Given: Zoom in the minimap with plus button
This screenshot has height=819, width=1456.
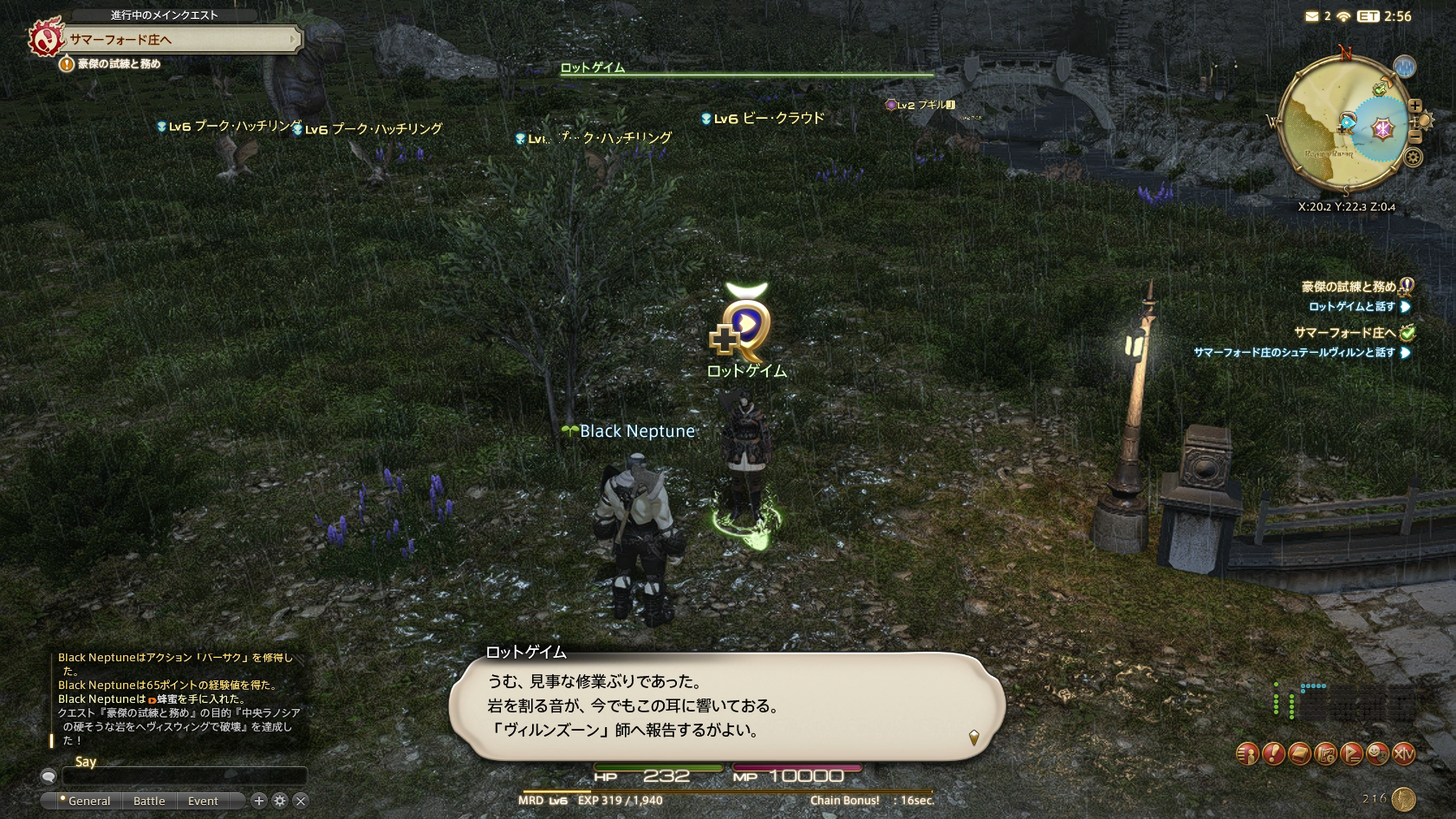Looking at the screenshot, I should pyautogui.click(x=1414, y=106).
